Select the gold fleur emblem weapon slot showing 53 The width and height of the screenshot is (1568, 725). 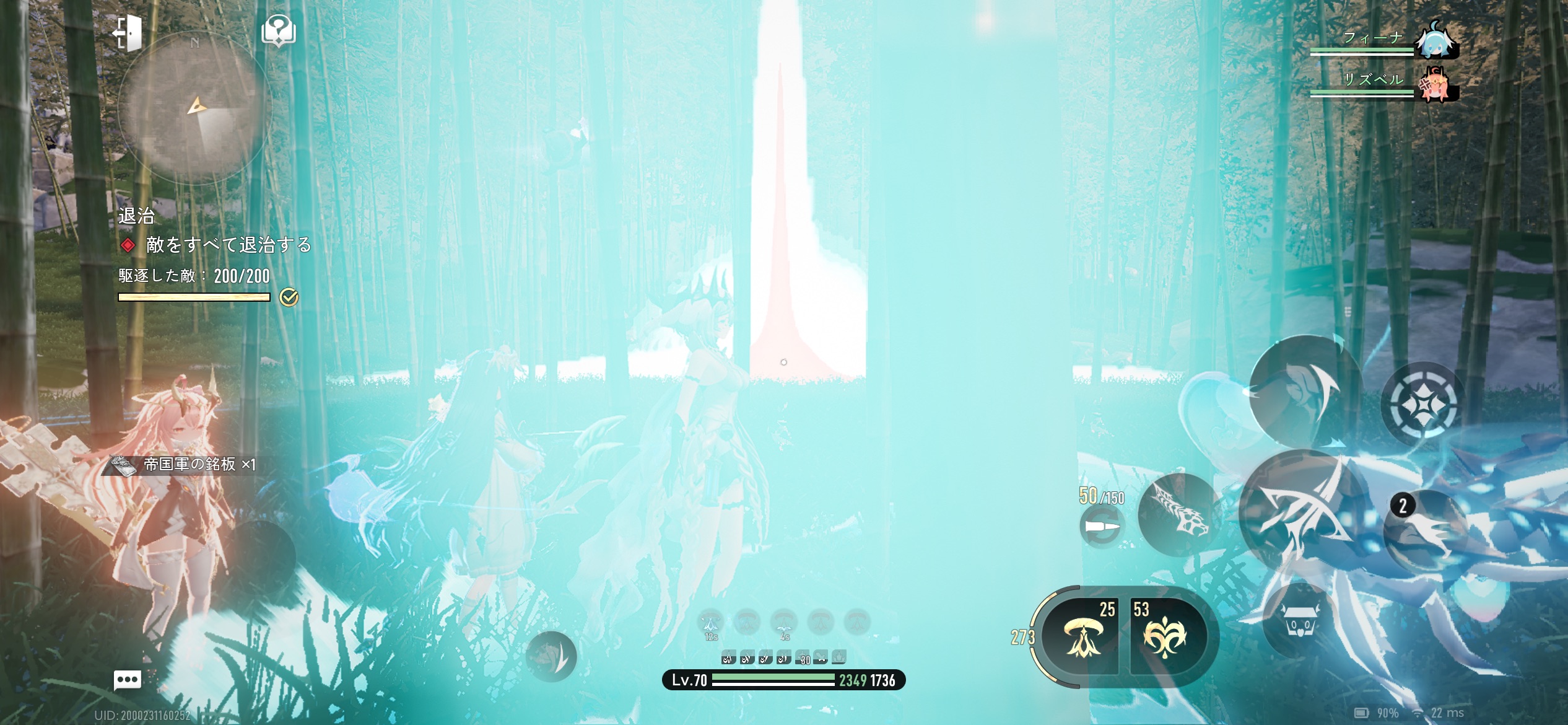(1165, 637)
